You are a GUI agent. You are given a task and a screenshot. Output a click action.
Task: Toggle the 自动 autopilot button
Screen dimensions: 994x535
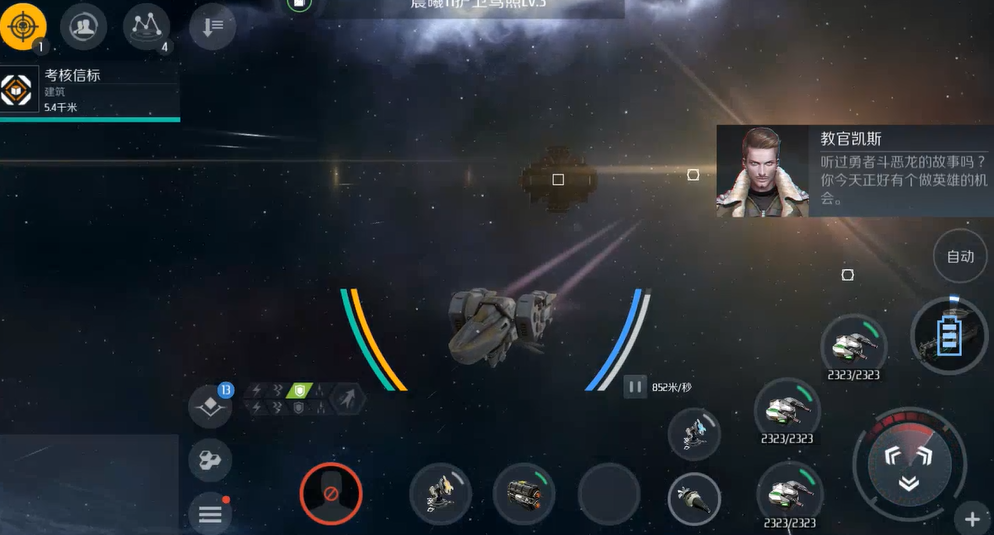tap(960, 257)
